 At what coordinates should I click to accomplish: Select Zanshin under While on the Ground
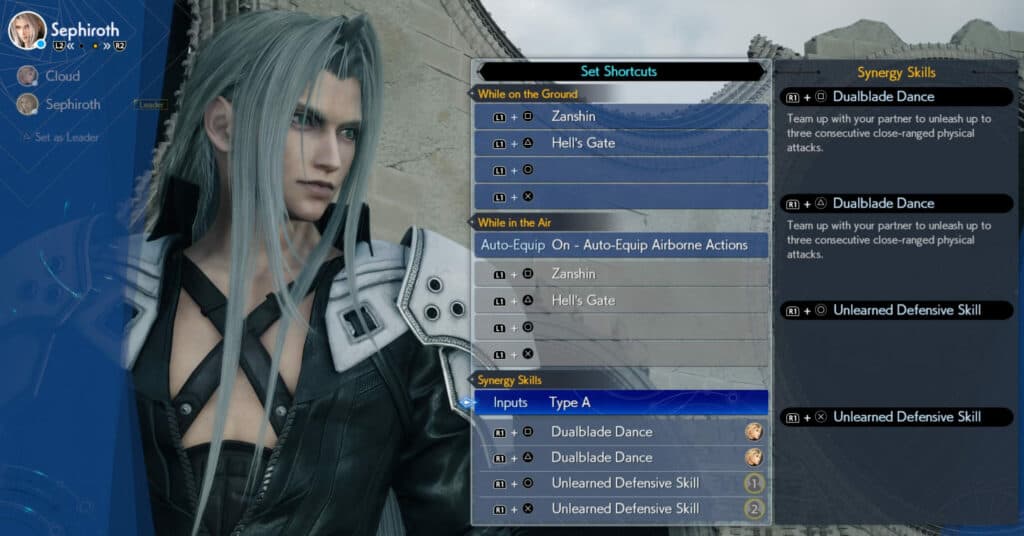[x=620, y=117]
